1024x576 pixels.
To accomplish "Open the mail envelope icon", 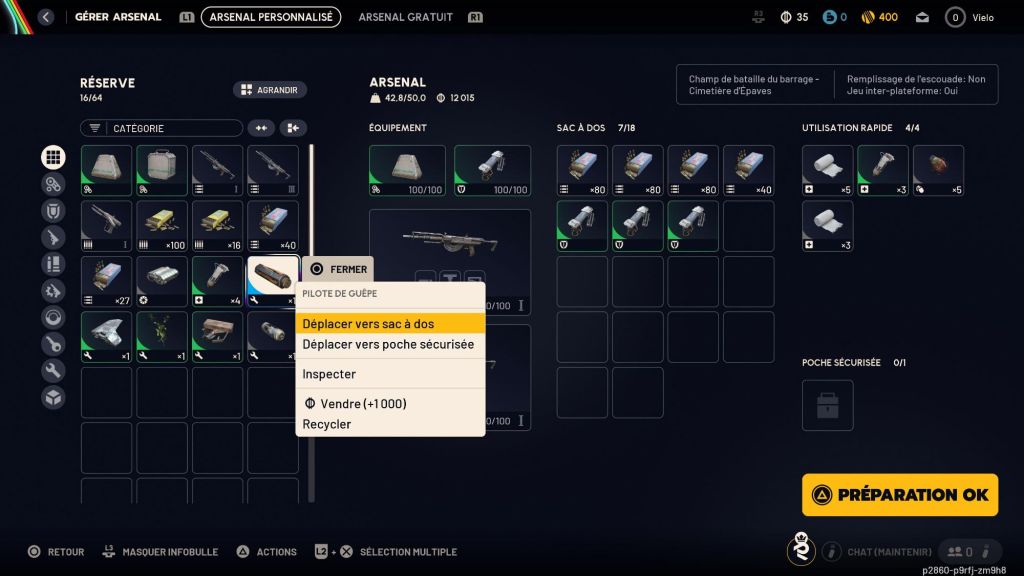I will click(921, 17).
